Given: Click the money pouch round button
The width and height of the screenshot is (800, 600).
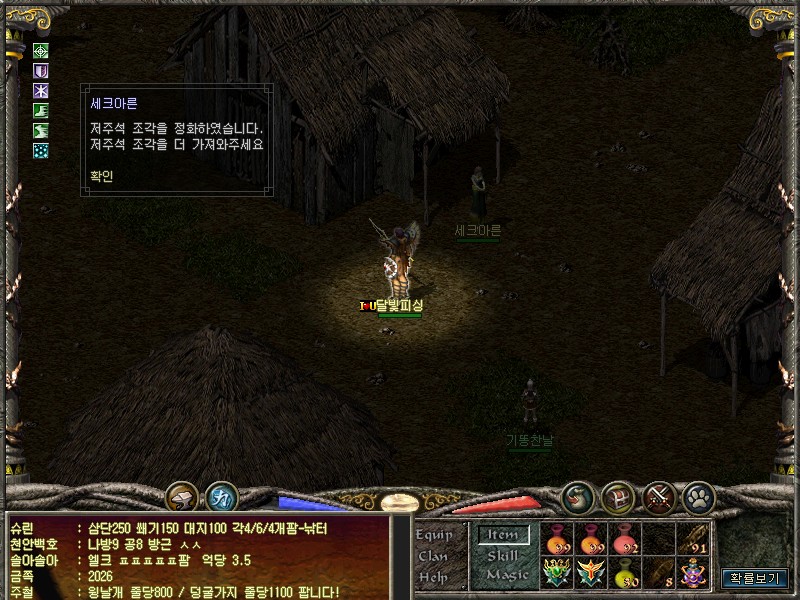Looking at the screenshot, I should [577, 496].
